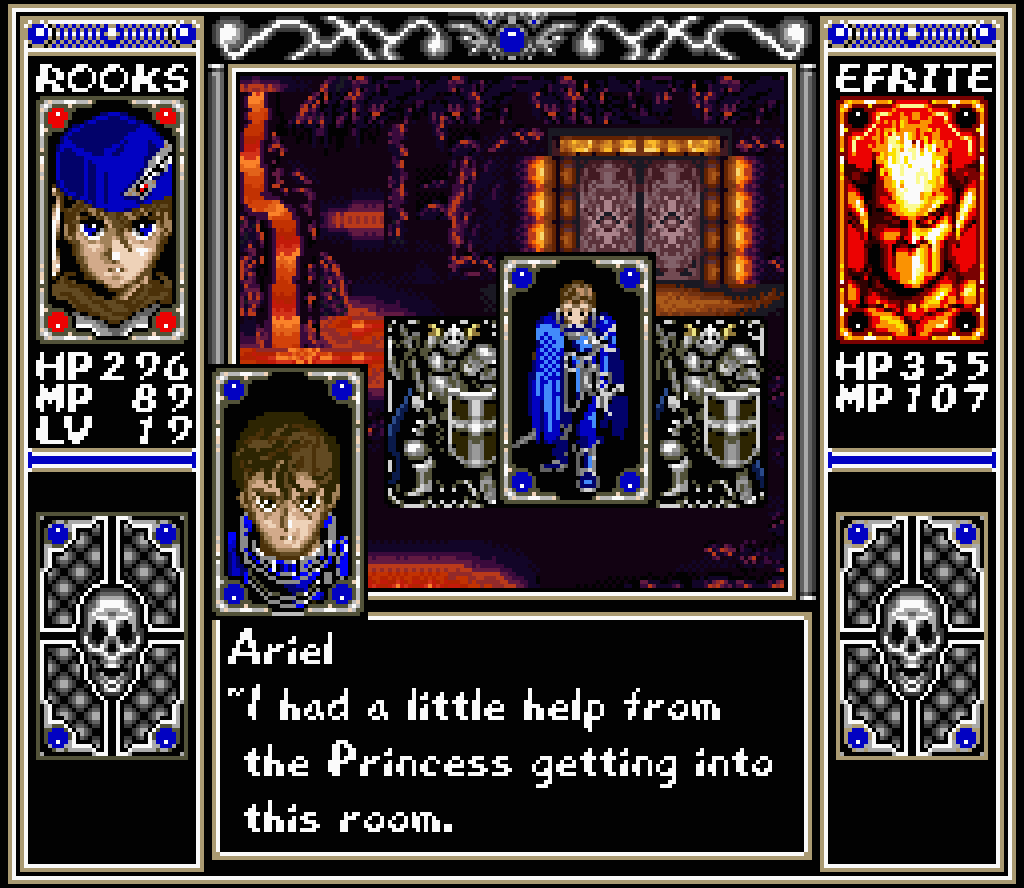Image resolution: width=1024 pixels, height=888 pixels.
Task: Select the Efrite fire spirit portrait card
Action: tap(912, 218)
